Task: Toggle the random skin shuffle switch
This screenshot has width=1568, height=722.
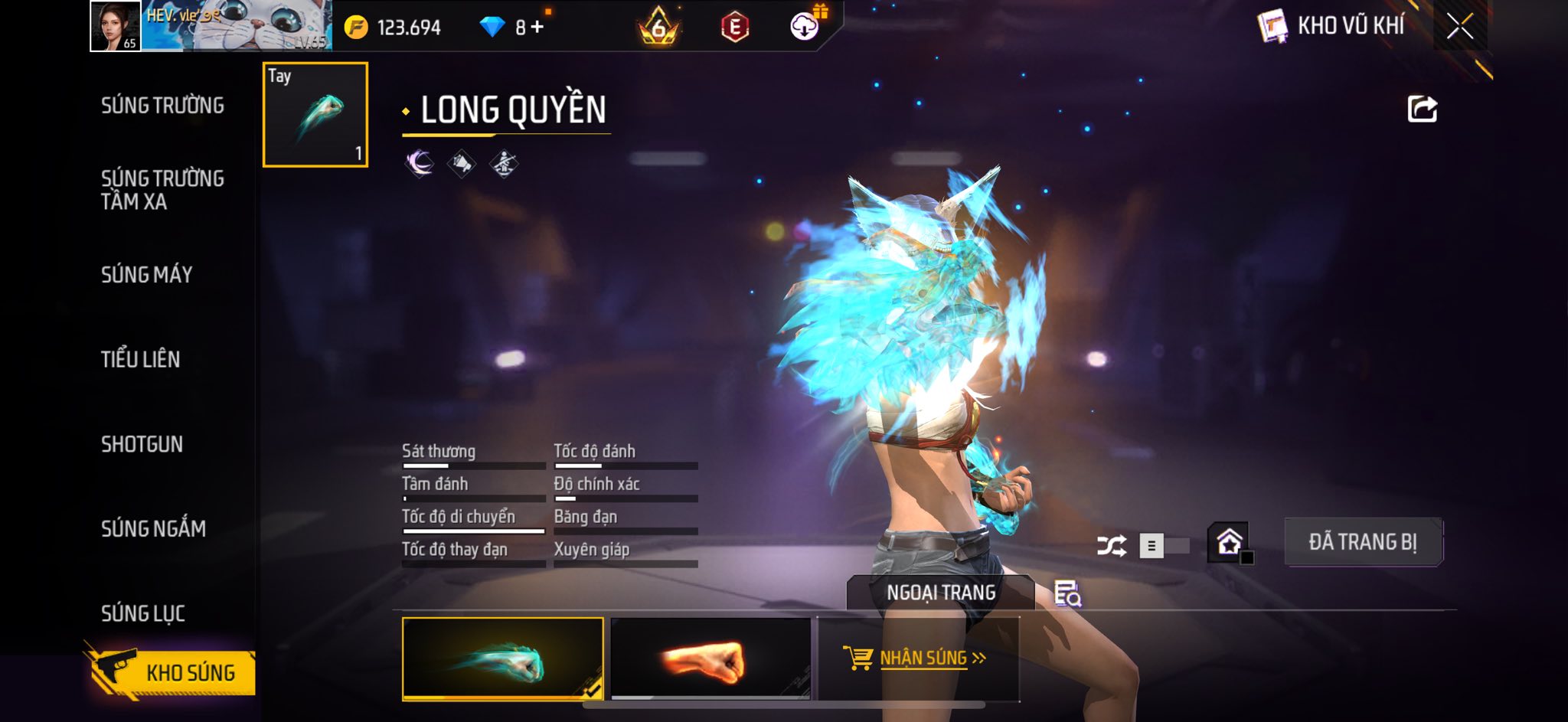Action: click(x=1162, y=546)
